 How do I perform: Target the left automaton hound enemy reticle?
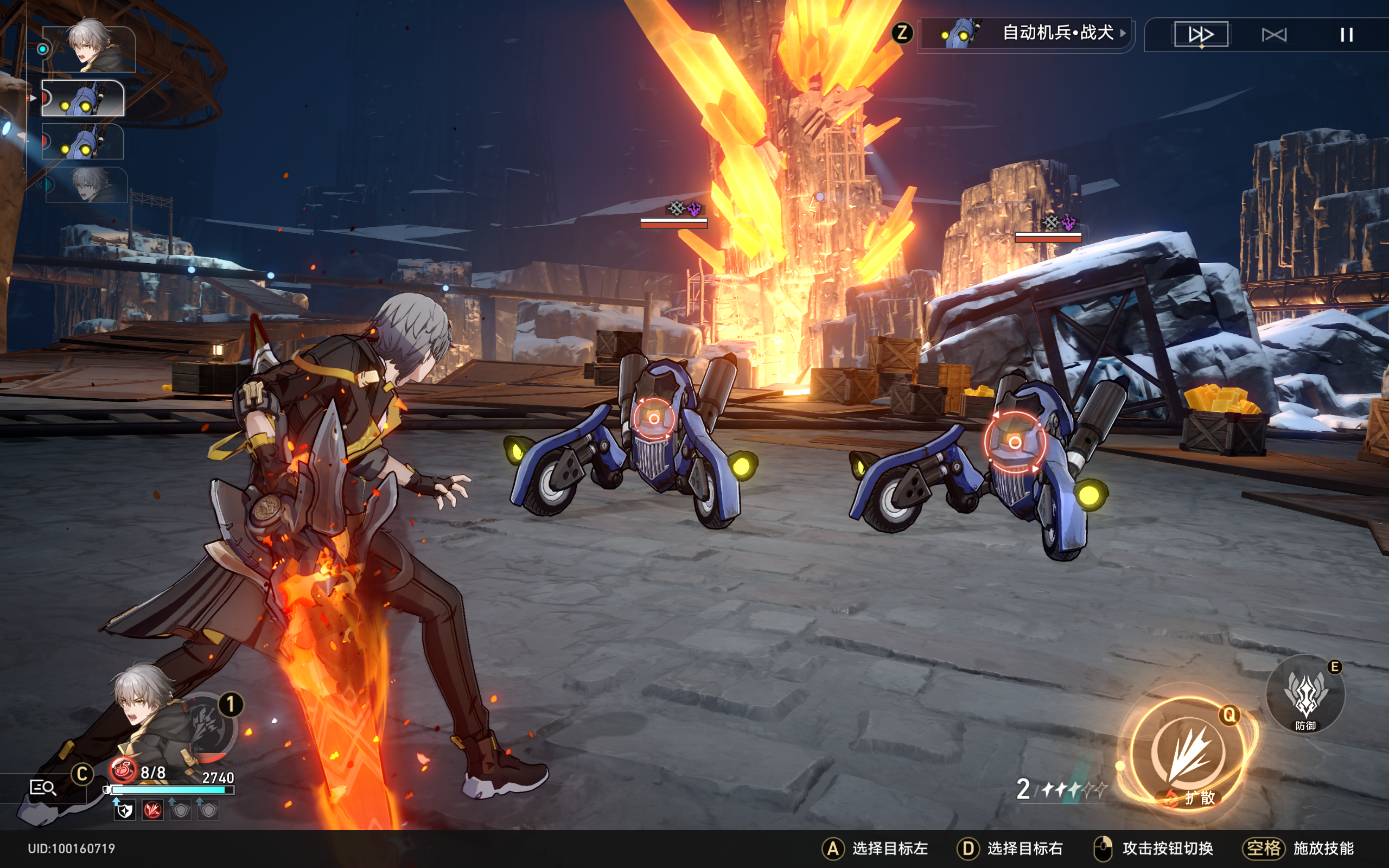(654, 418)
